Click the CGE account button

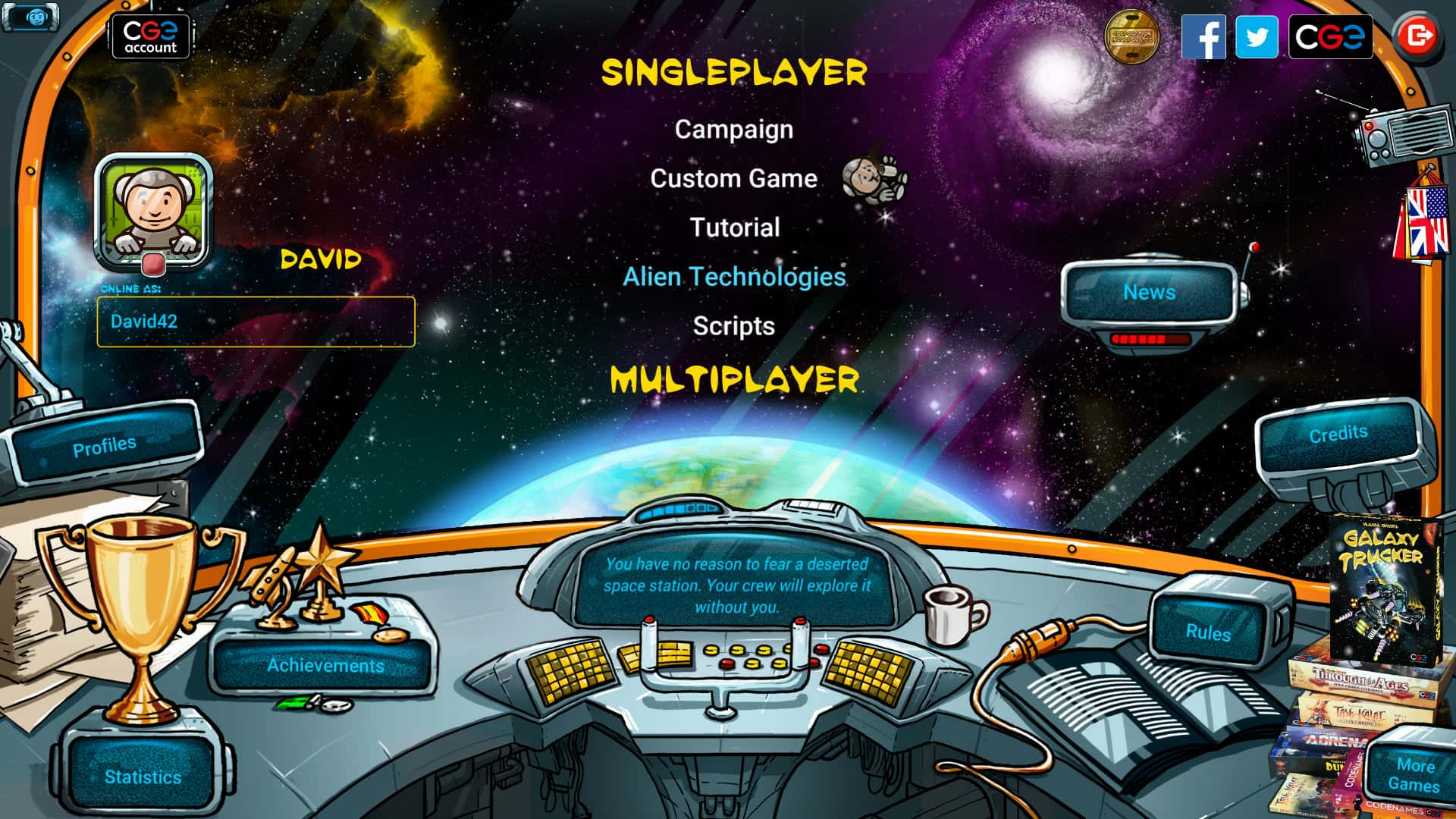click(150, 36)
